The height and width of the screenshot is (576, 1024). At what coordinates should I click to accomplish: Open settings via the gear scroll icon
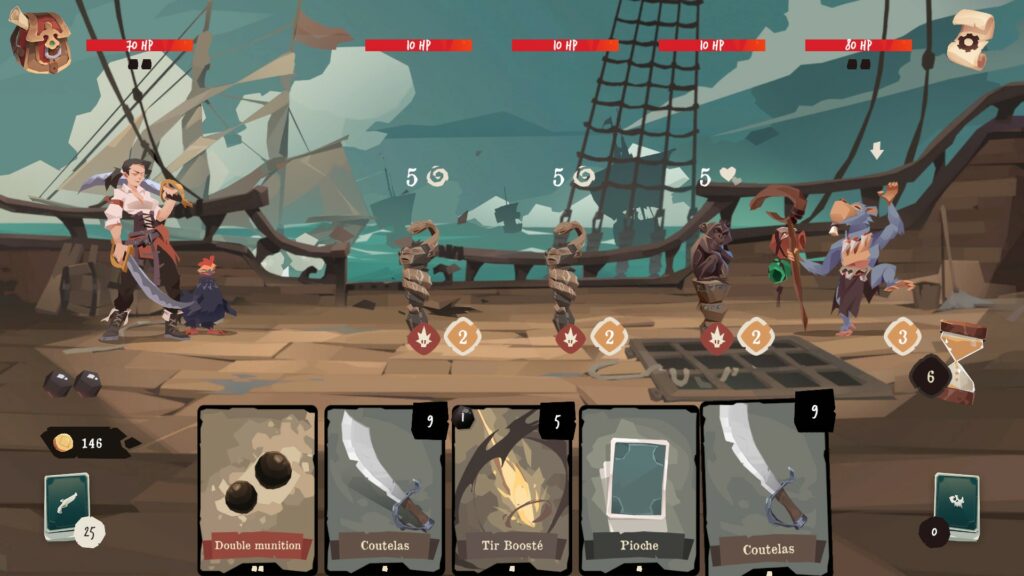969,40
